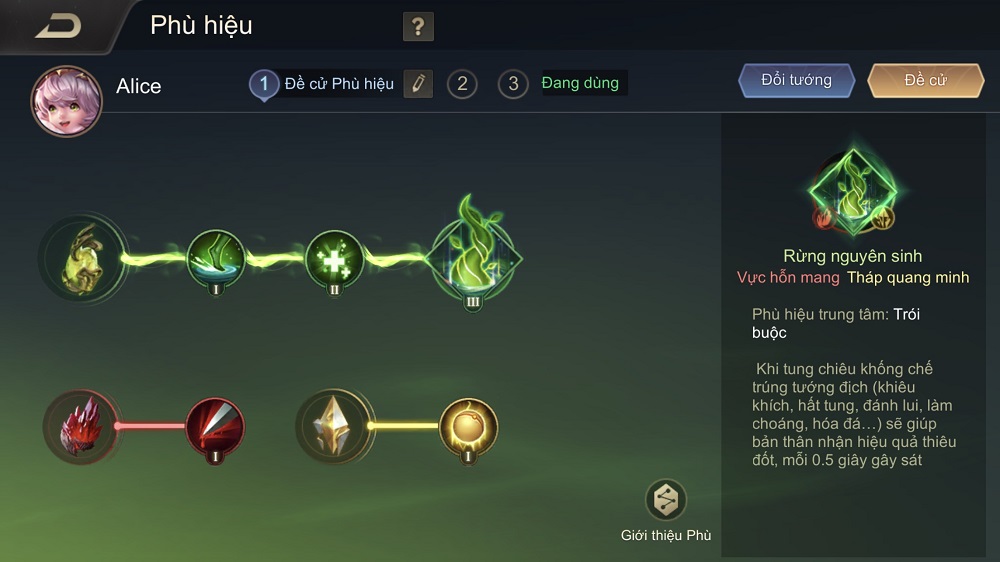The height and width of the screenshot is (562, 1000).
Task: Open the golden crystal branch root icon
Action: pyautogui.click(x=333, y=426)
